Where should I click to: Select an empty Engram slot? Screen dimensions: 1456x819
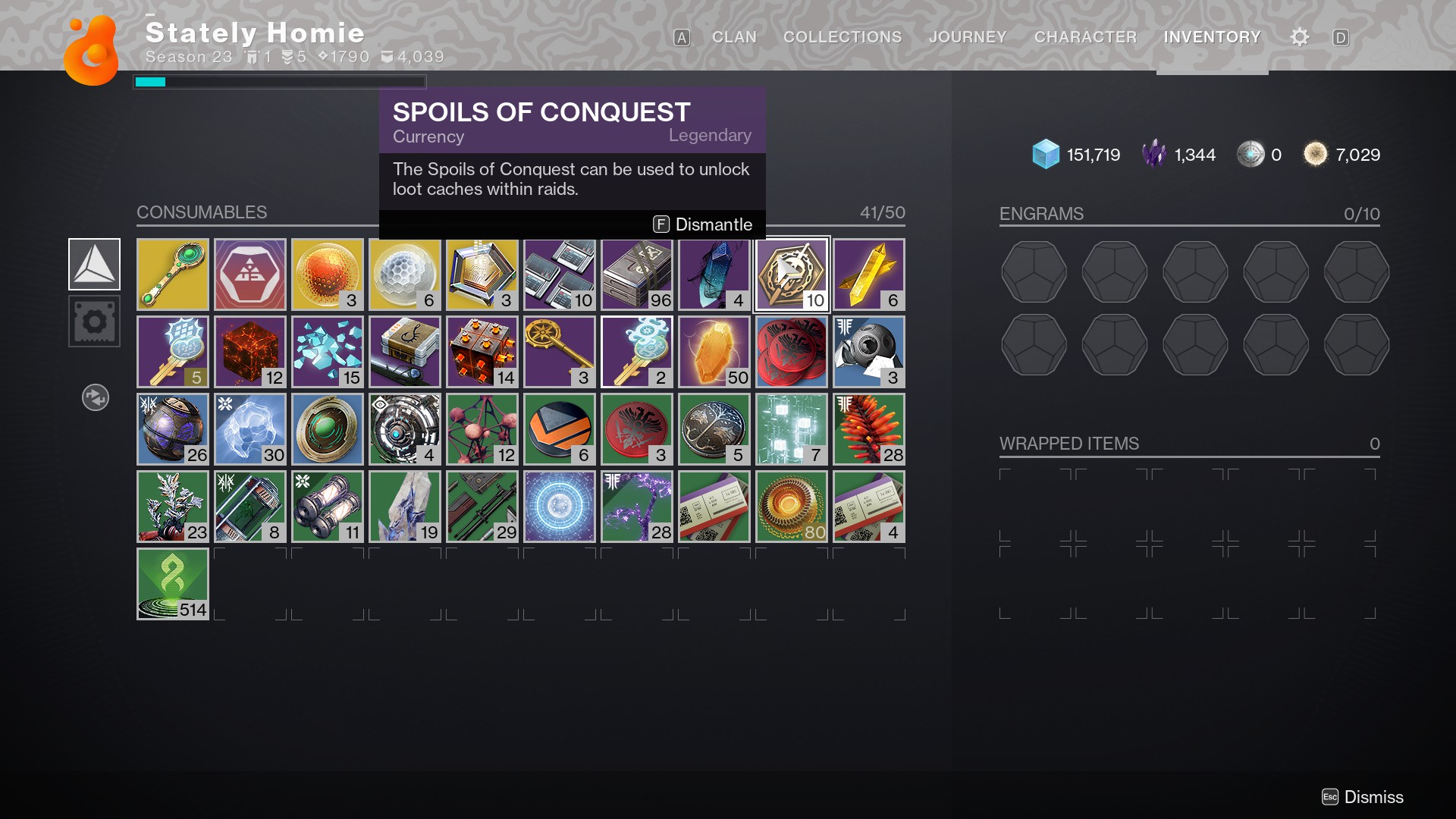(x=1034, y=272)
